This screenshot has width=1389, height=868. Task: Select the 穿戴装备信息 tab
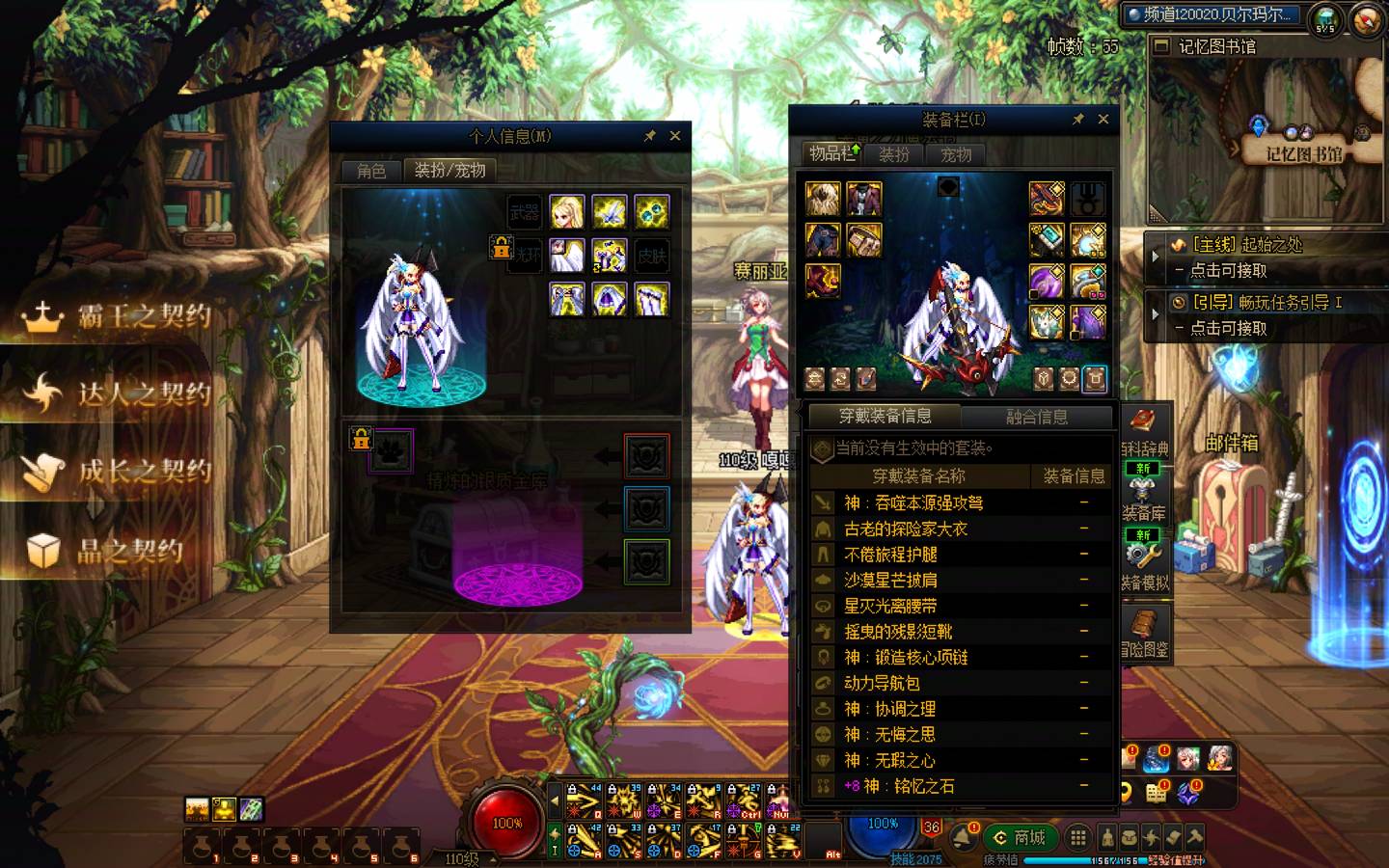coord(885,417)
